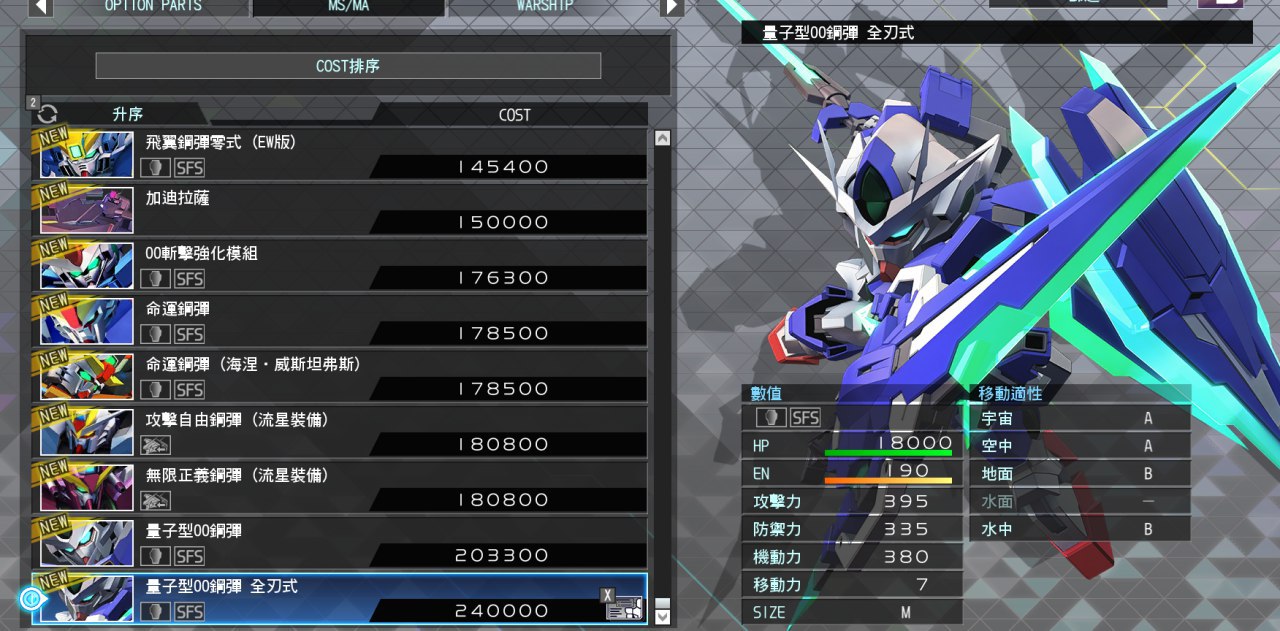The image size is (1280, 631).
Task: Choose the 加迪拉薩 unit row
Action: pyautogui.click(x=340, y=209)
